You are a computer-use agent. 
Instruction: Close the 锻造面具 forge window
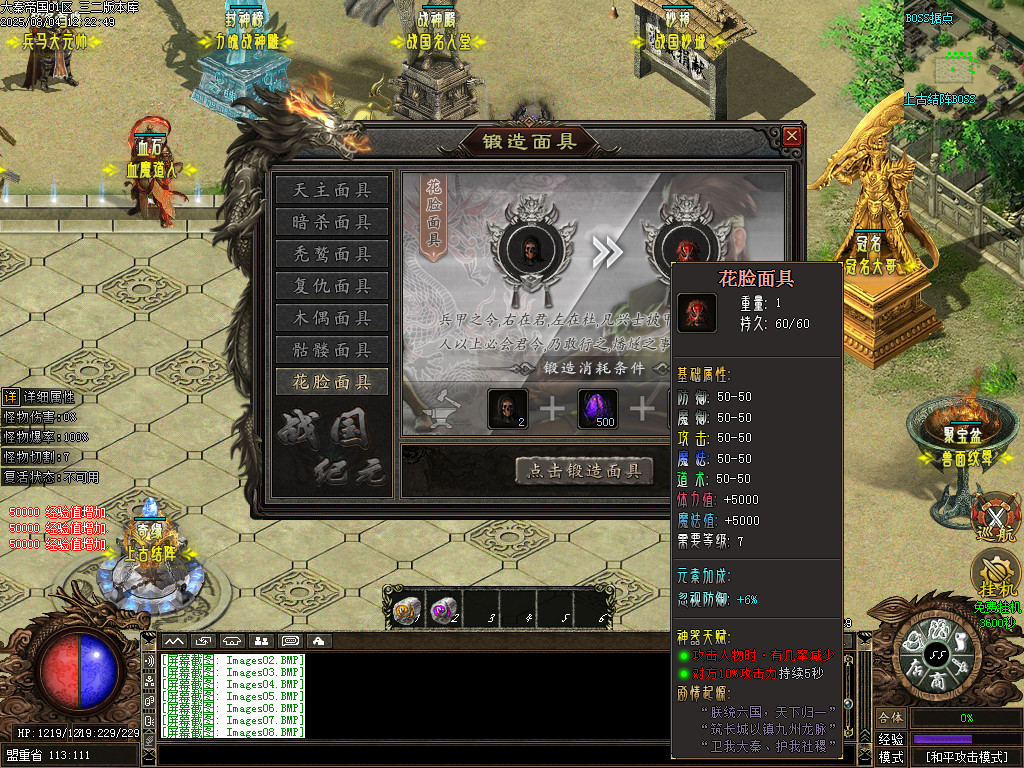click(792, 136)
